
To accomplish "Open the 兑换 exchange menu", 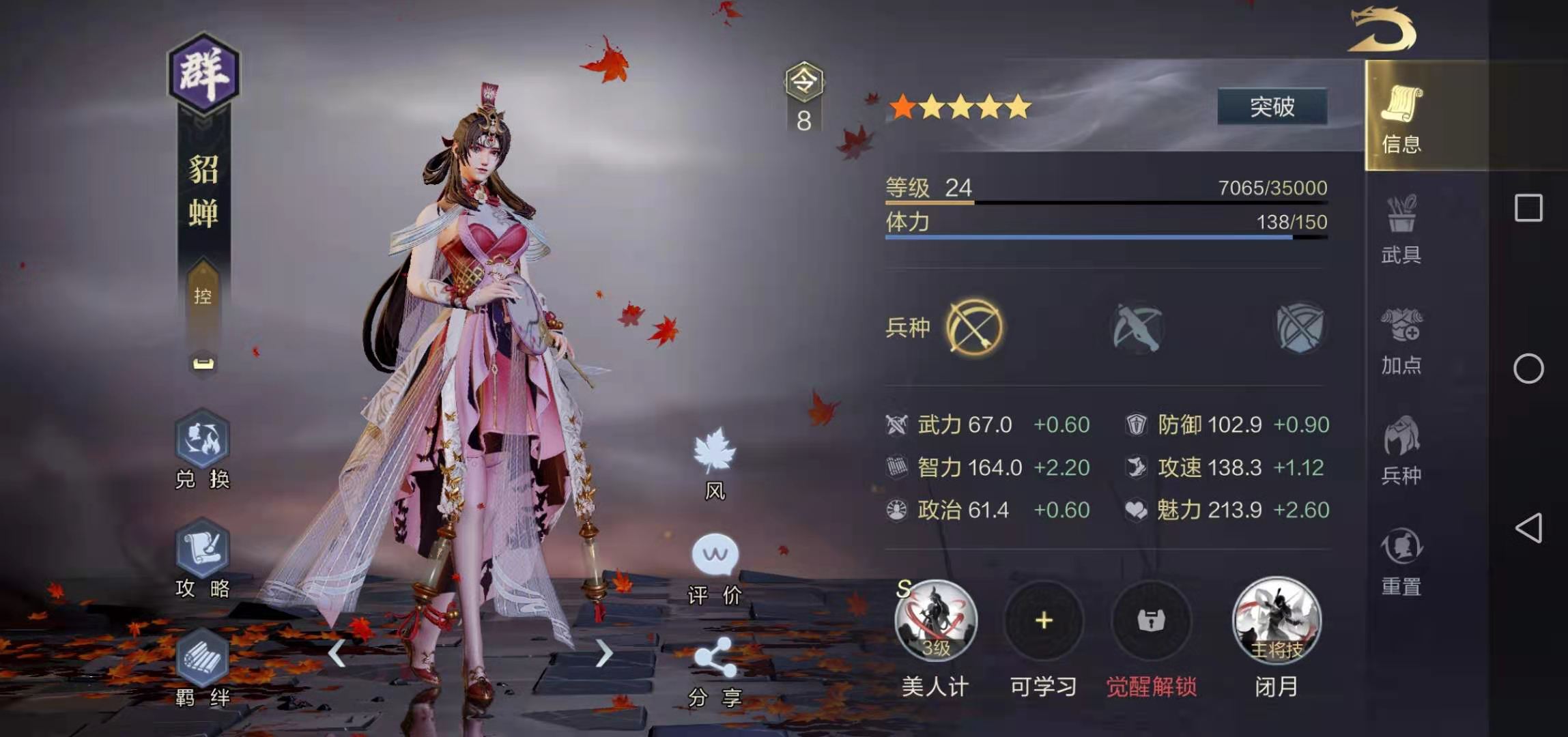I will click(x=202, y=449).
